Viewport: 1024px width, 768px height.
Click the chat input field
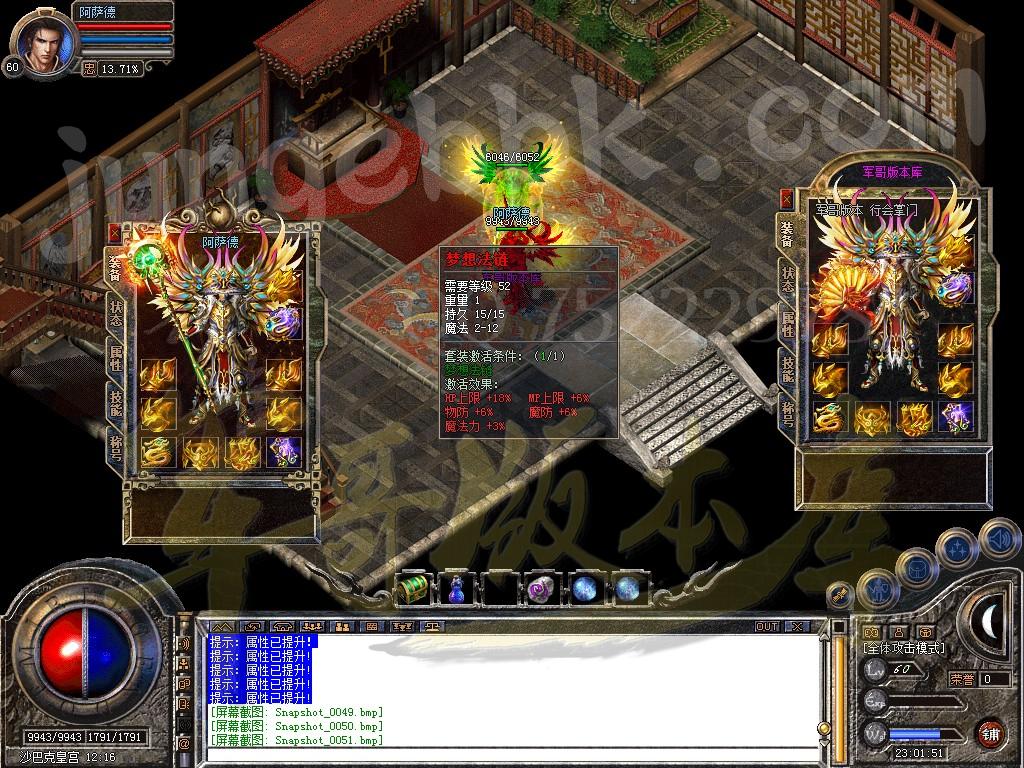tap(510, 756)
